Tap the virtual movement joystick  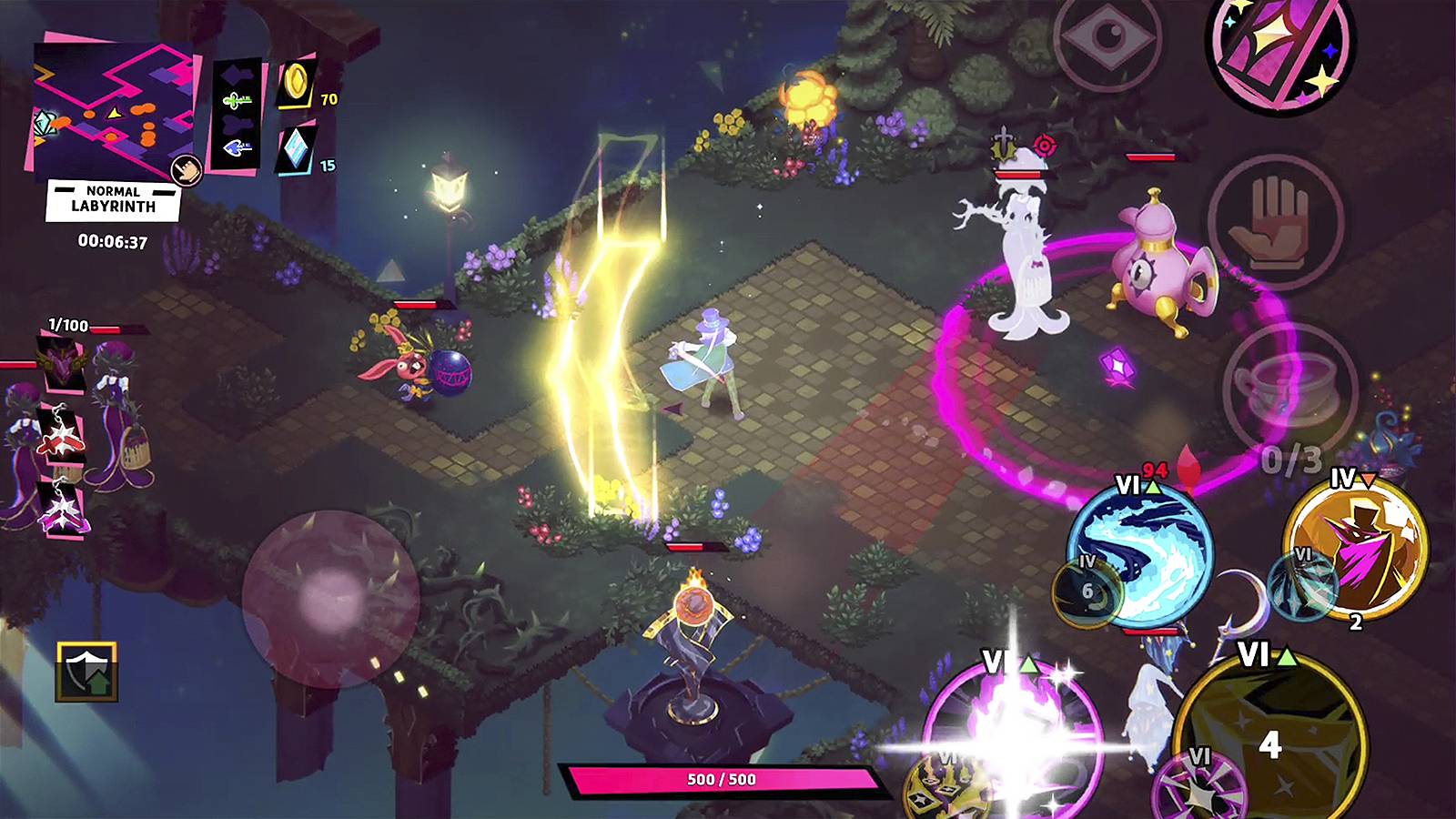330,598
